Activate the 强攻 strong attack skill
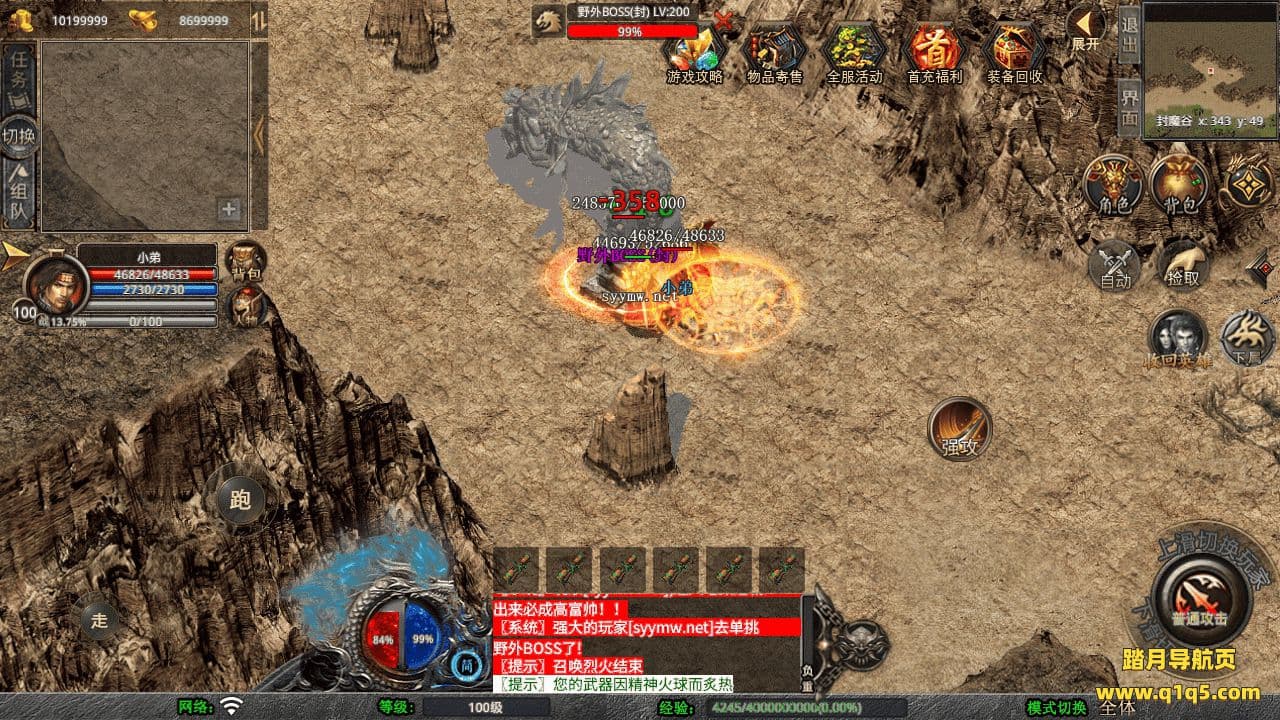This screenshot has height=720, width=1280. pyautogui.click(x=960, y=429)
